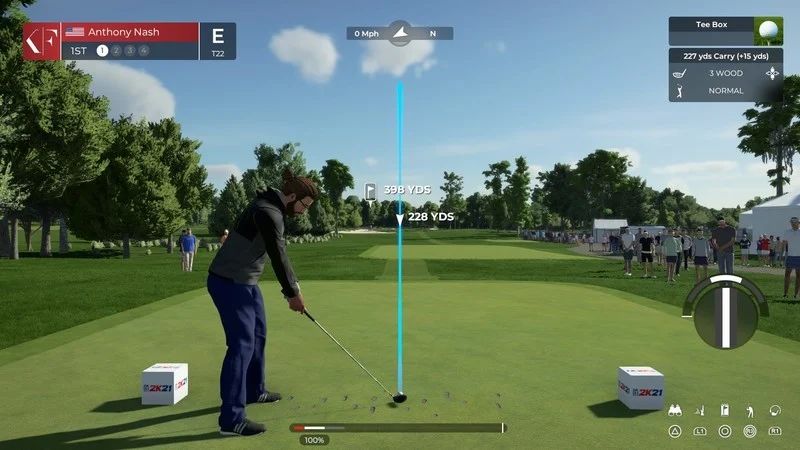Change the NORMAL shot type
This screenshot has width=800, height=450.
click(x=725, y=90)
